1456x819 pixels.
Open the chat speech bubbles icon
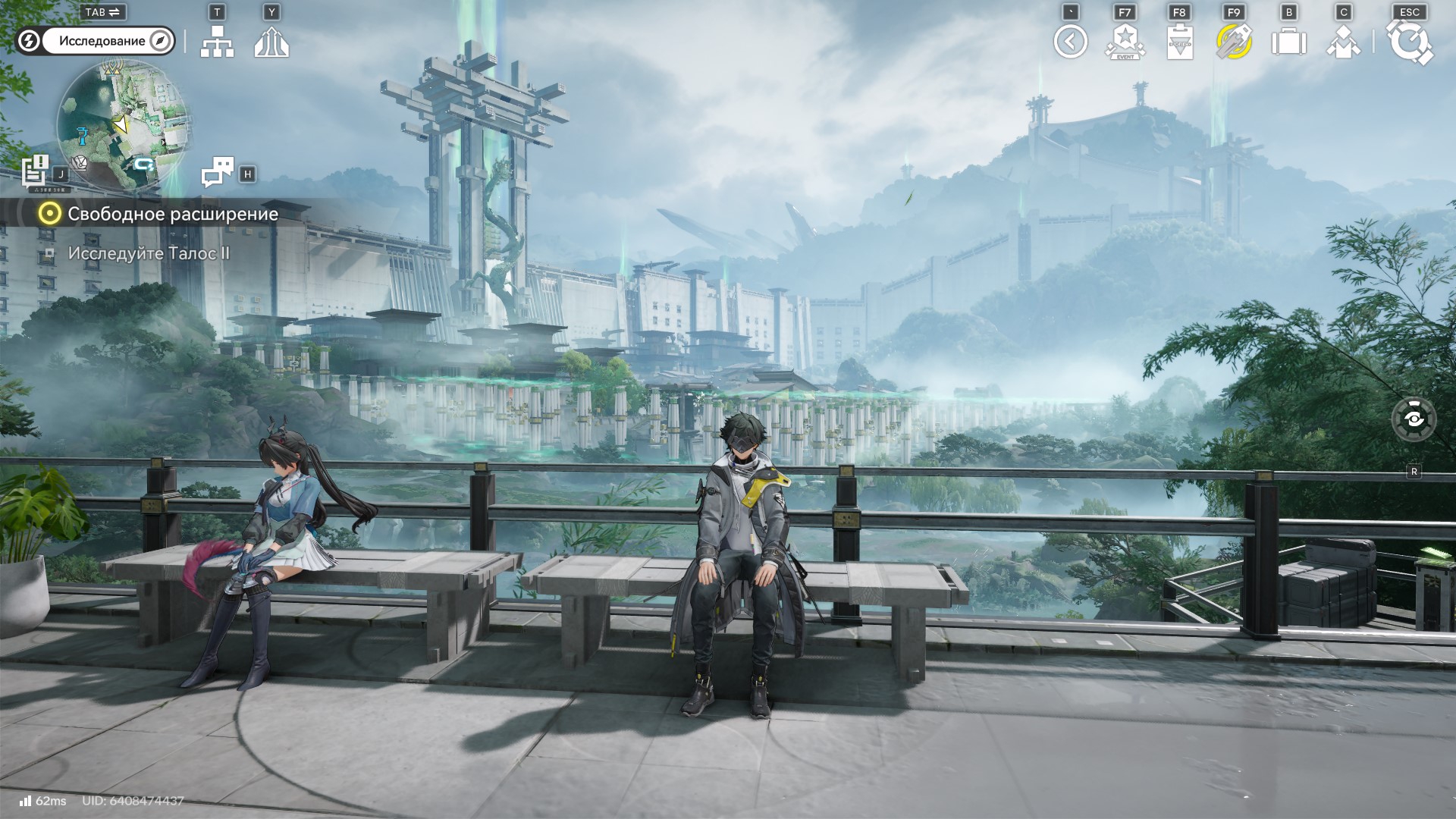coord(218,172)
